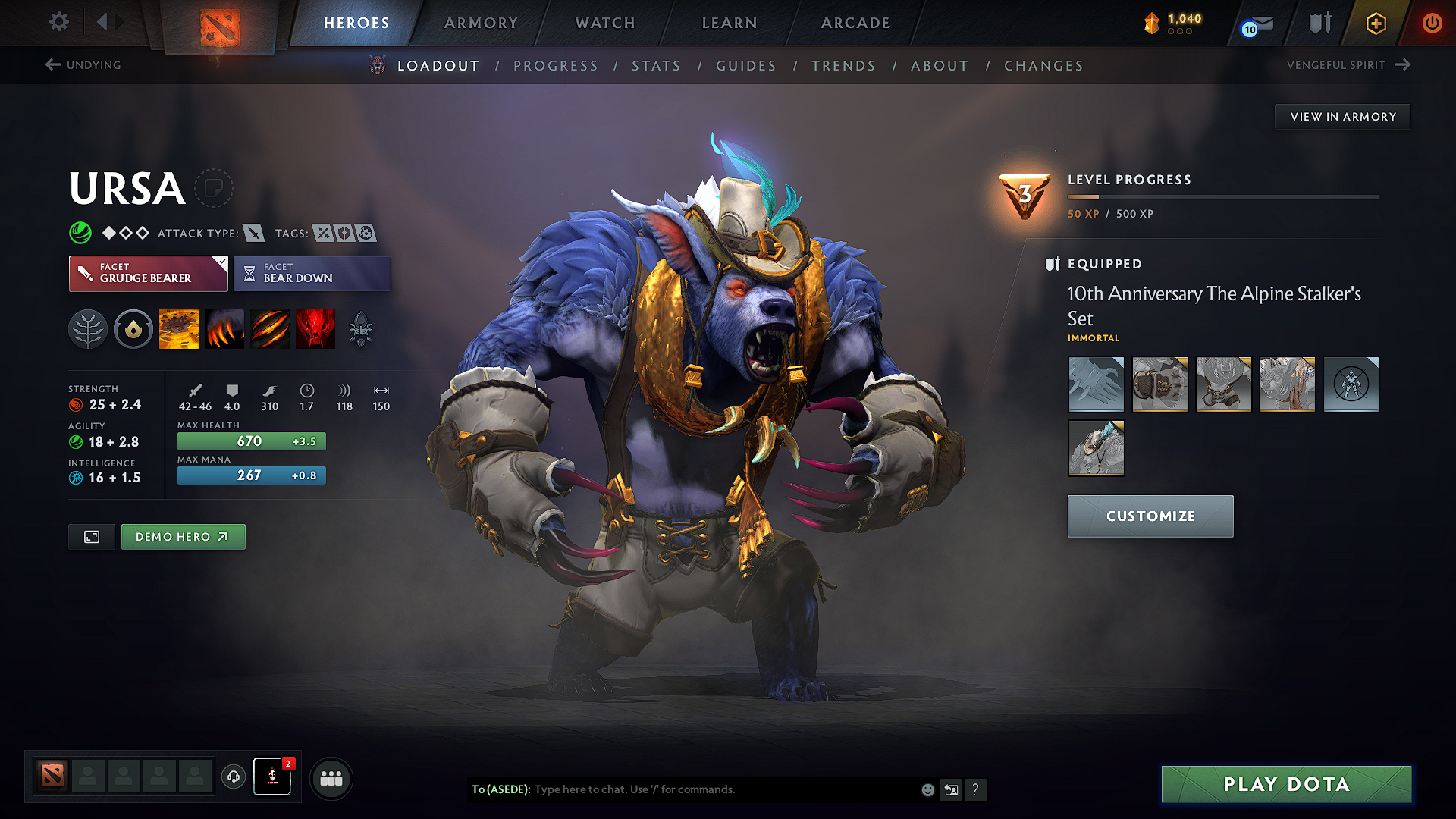Open the settings gear icon
This screenshot has height=819, width=1456.
58,22
